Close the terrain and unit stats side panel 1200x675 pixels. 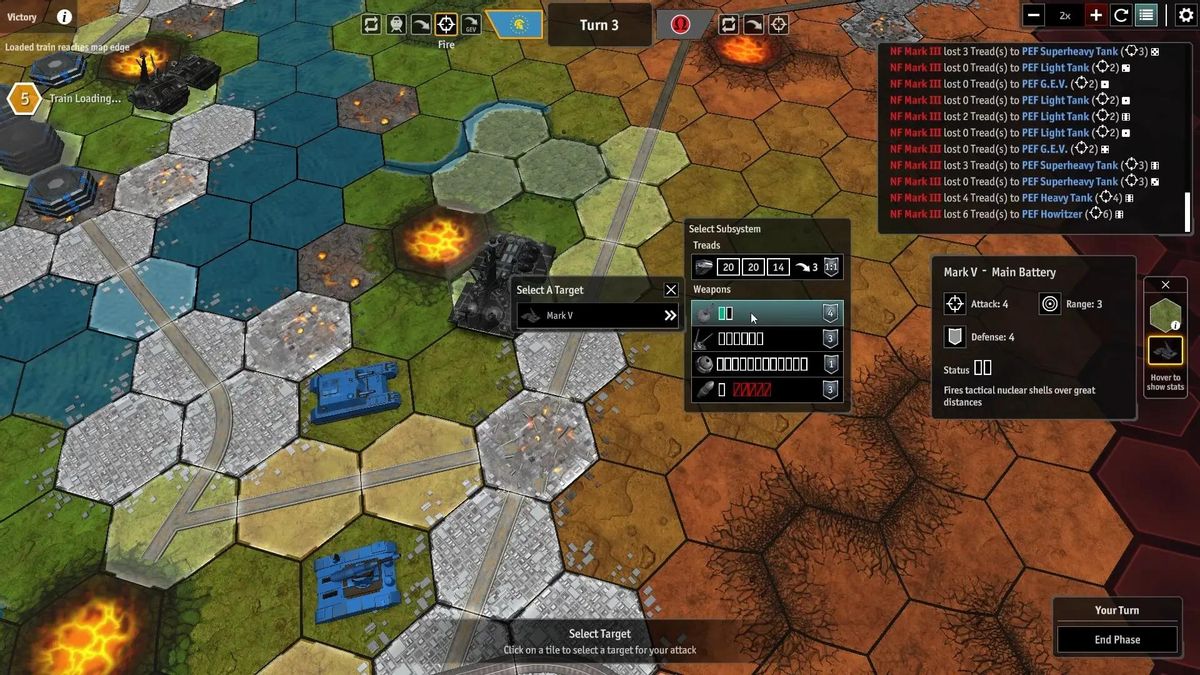(x=1165, y=285)
